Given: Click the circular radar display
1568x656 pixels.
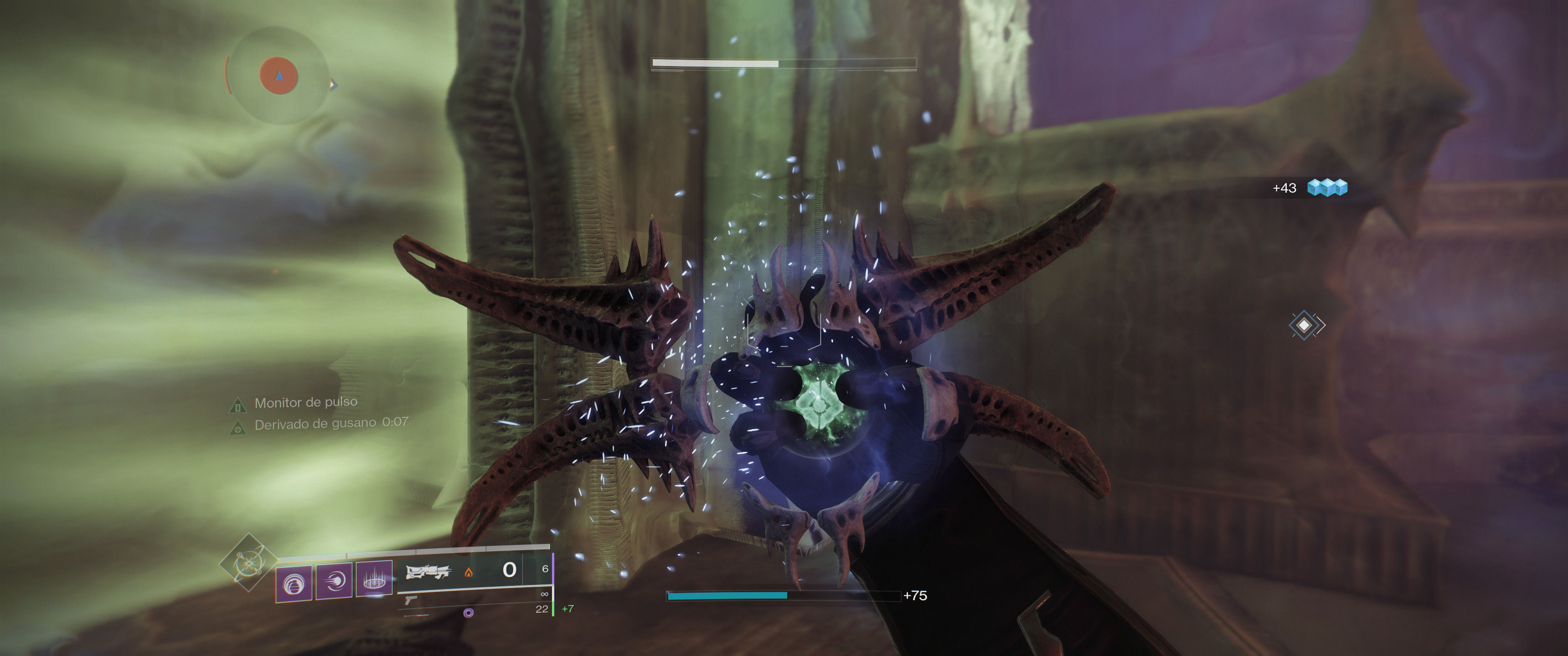Looking at the screenshot, I should (x=279, y=76).
